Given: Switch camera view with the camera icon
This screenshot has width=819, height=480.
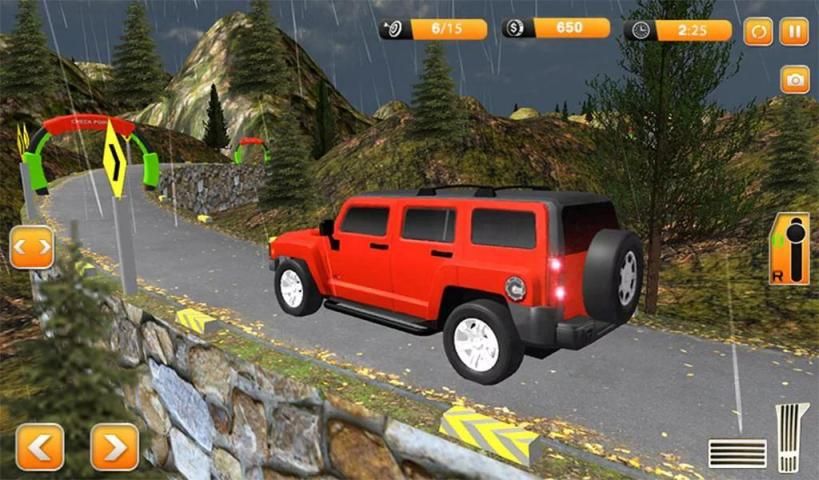Looking at the screenshot, I should click(795, 80).
